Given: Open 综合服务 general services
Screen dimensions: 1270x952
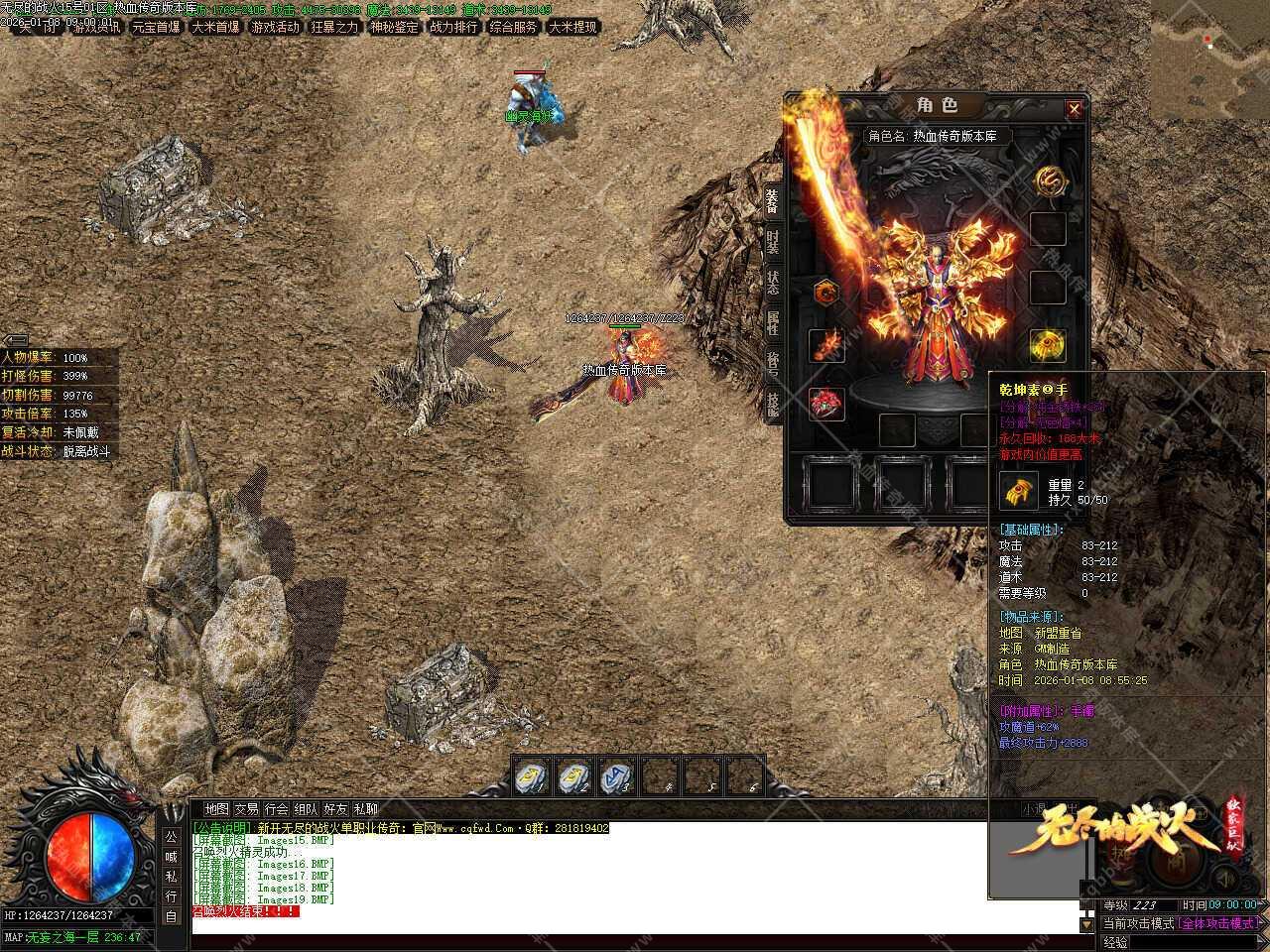Looking at the screenshot, I should click(x=513, y=27).
